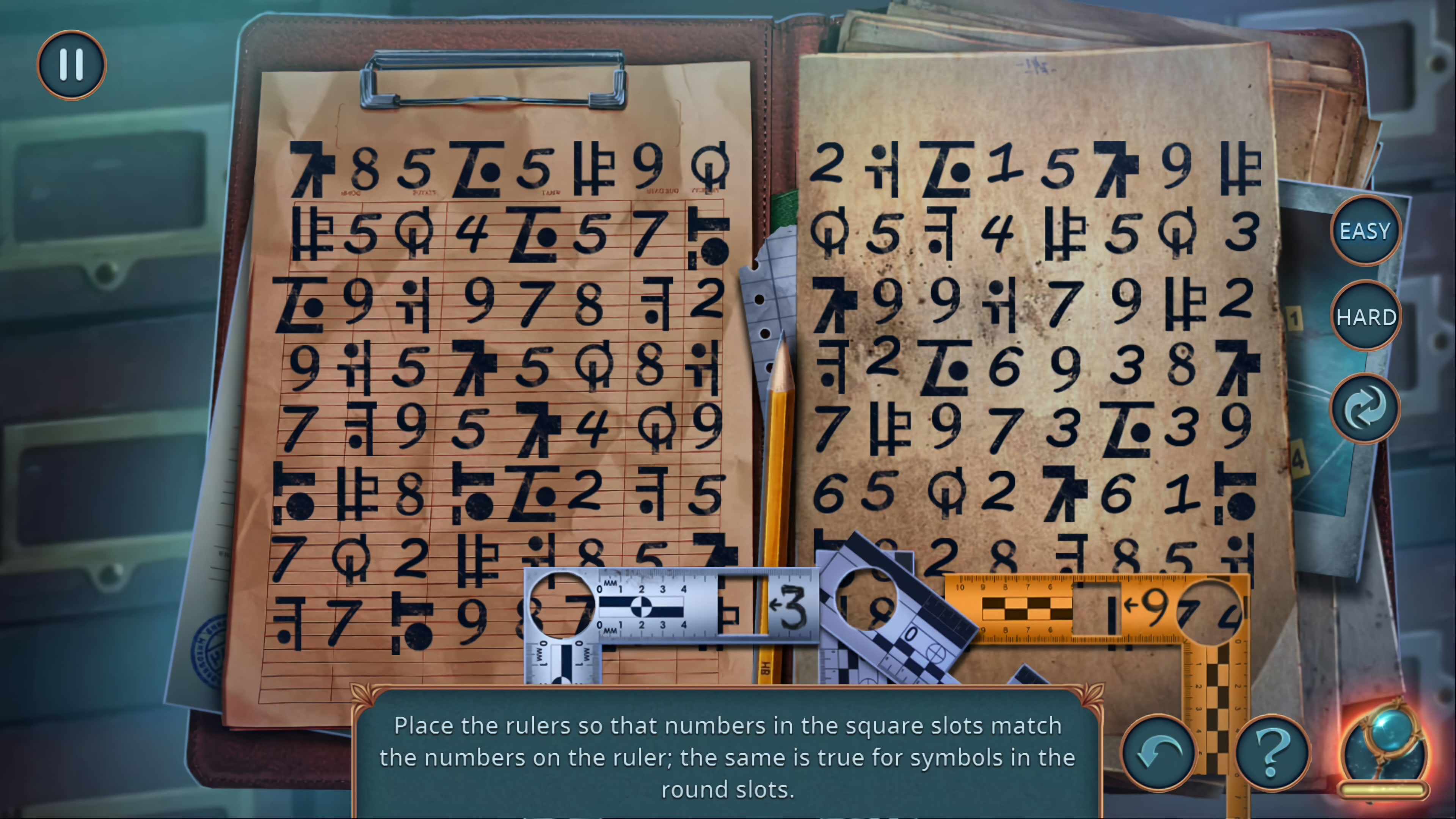The image size is (1456, 819).
Task: Switch to HARD difficulty mode
Action: [1366, 317]
